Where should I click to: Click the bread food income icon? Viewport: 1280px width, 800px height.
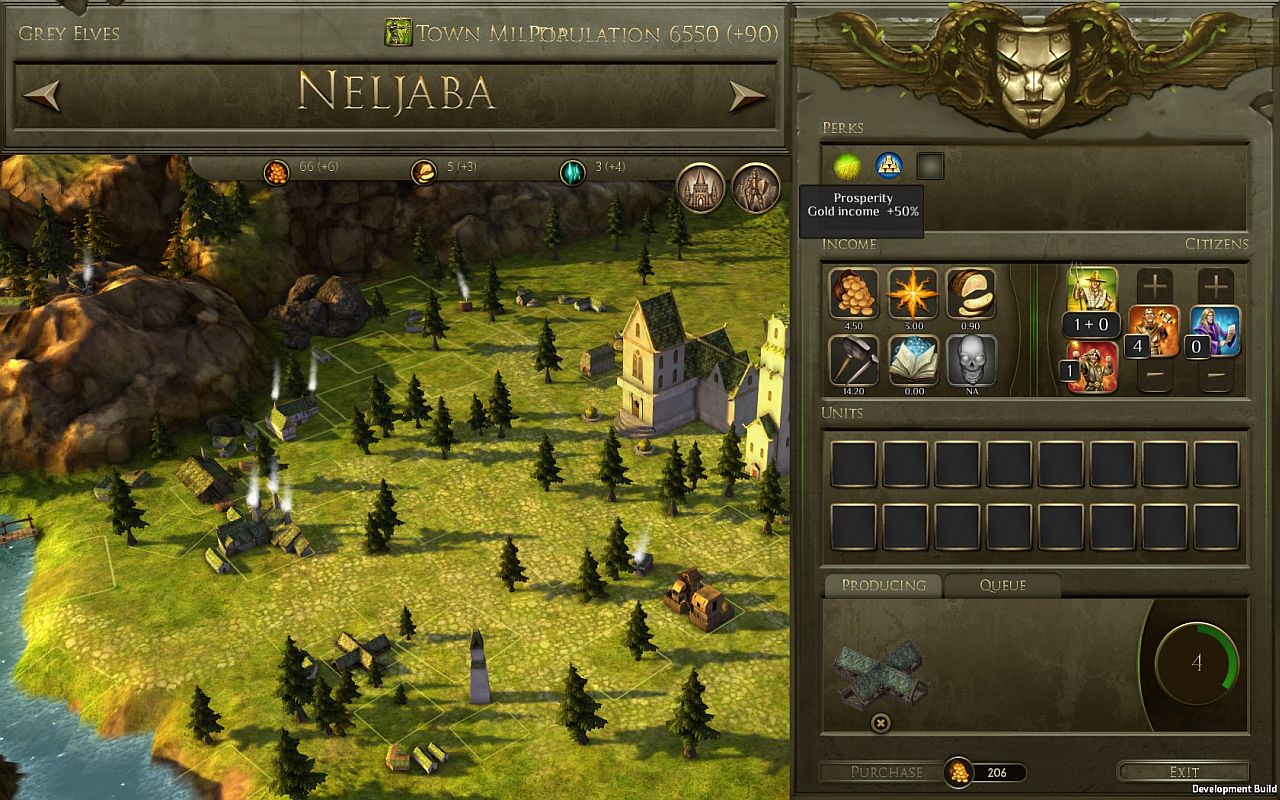tap(971, 293)
